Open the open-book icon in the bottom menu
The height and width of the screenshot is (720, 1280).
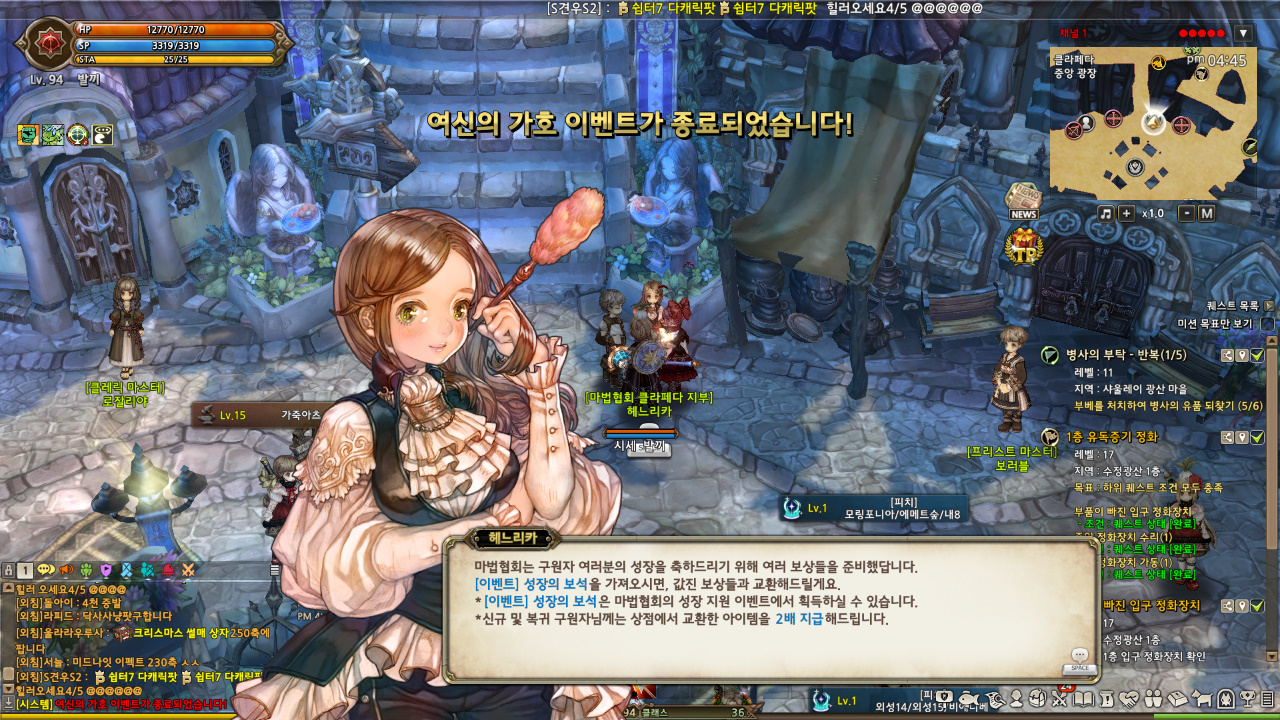point(1083,698)
